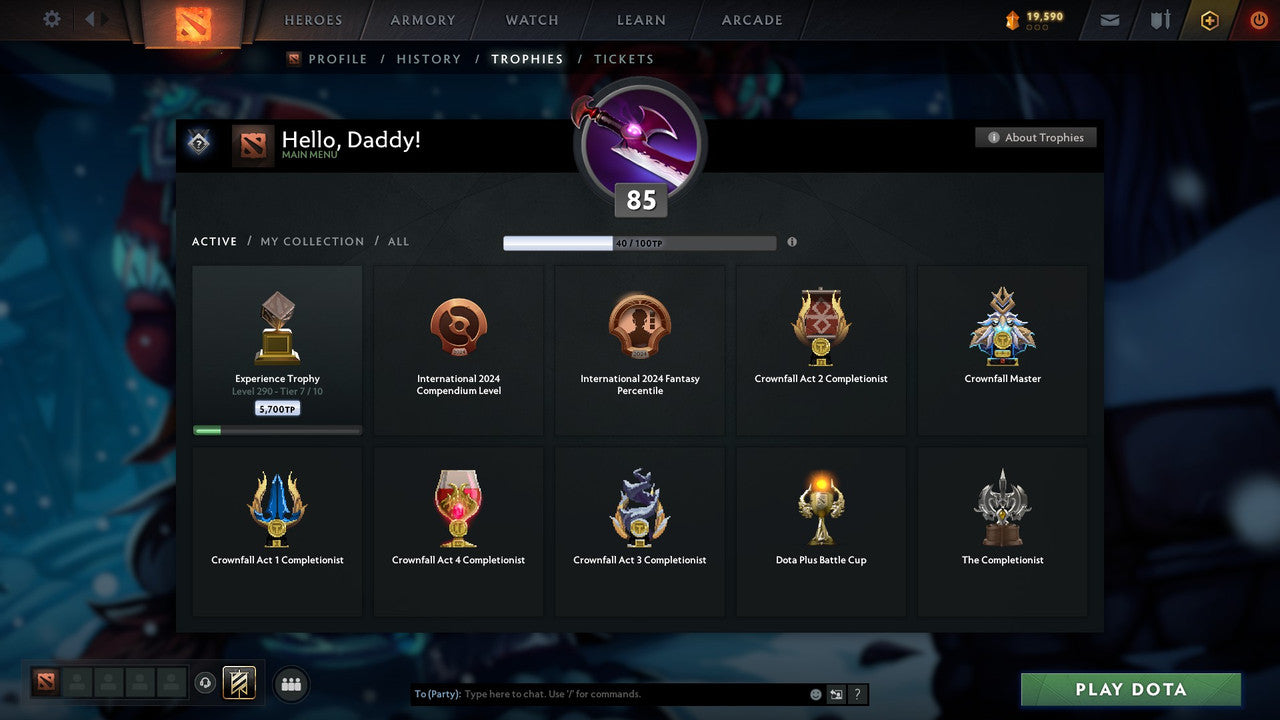The image size is (1280, 720).
Task: Click the power button to quit
Action: point(1258,19)
